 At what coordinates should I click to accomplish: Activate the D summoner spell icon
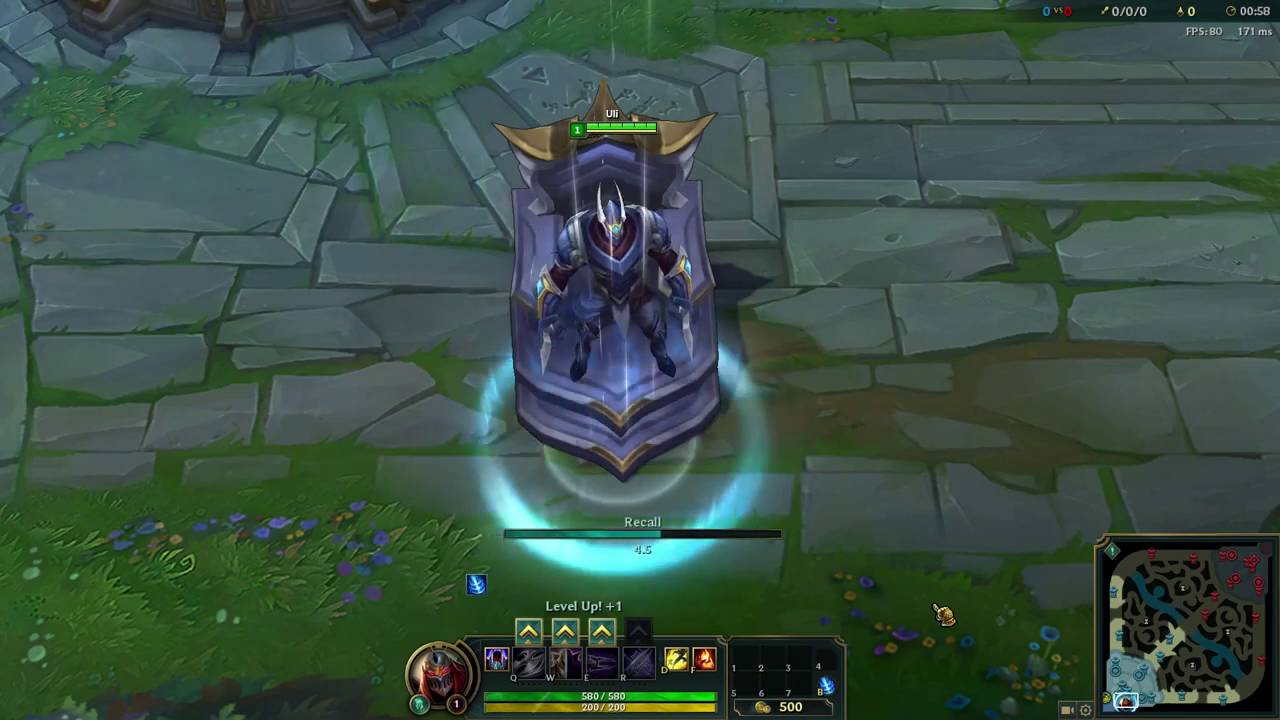point(678,659)
